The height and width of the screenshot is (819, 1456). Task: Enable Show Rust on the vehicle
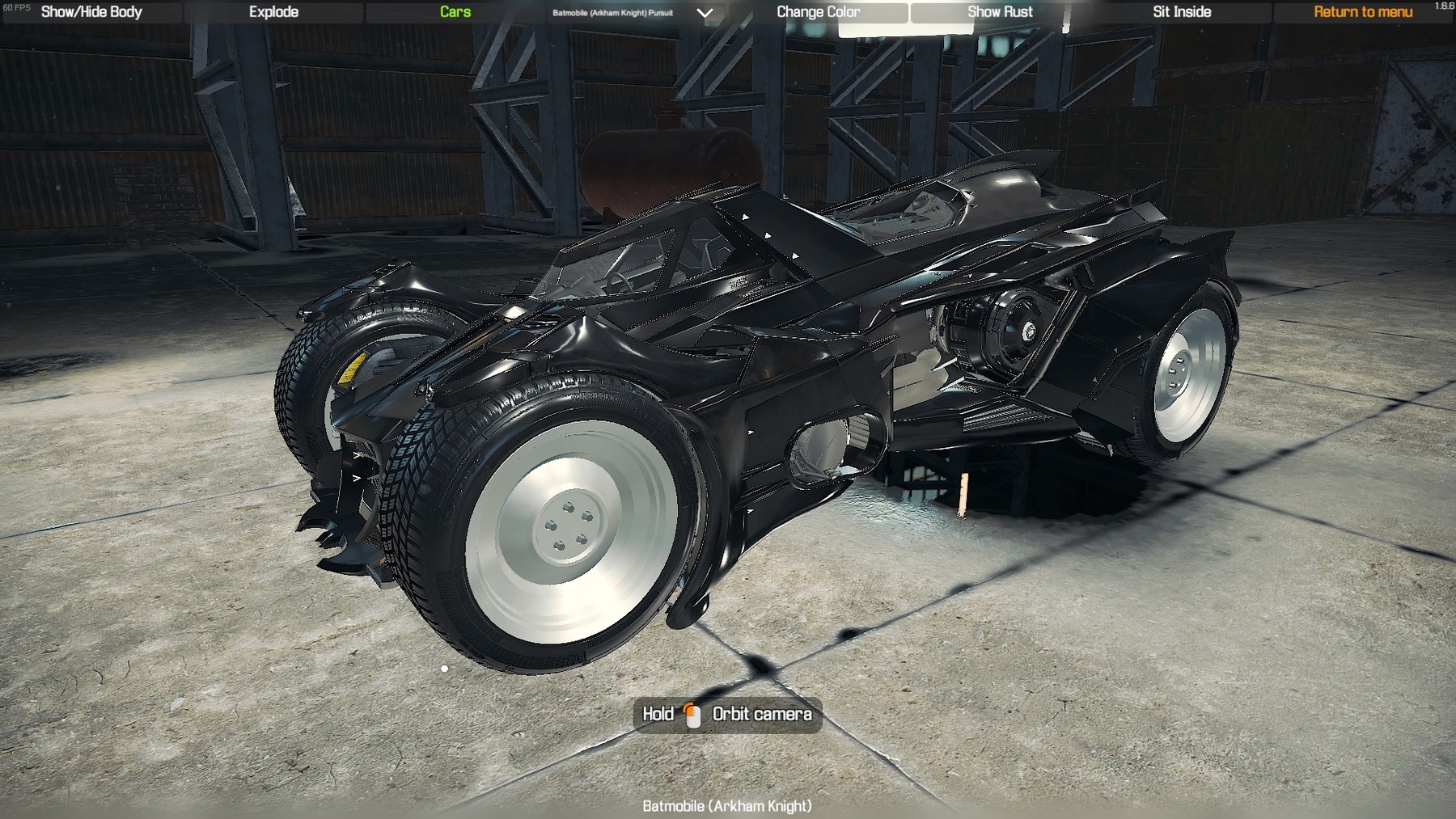[1000, 12]
